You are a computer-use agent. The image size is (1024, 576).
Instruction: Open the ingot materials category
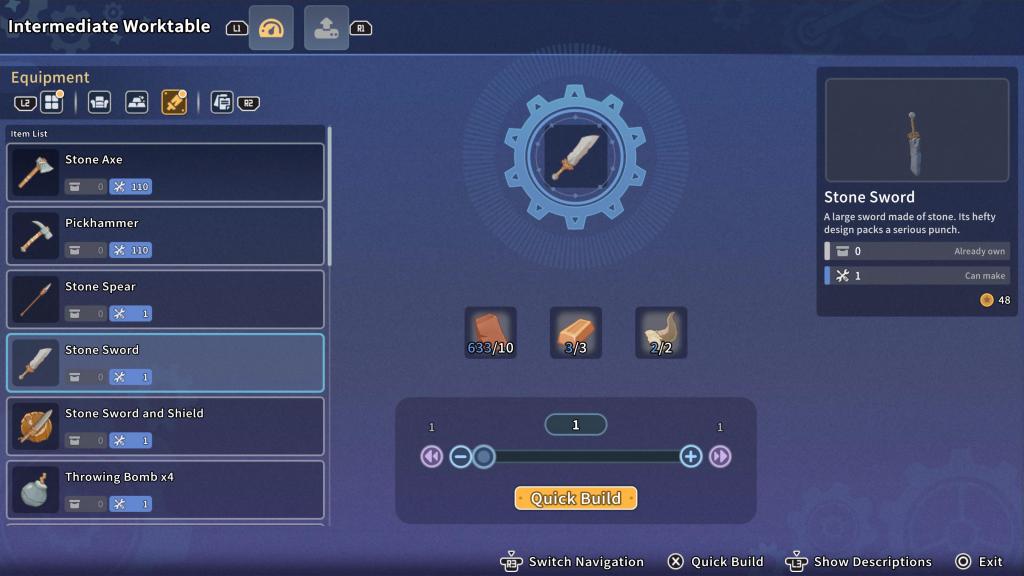click(137, 102)
